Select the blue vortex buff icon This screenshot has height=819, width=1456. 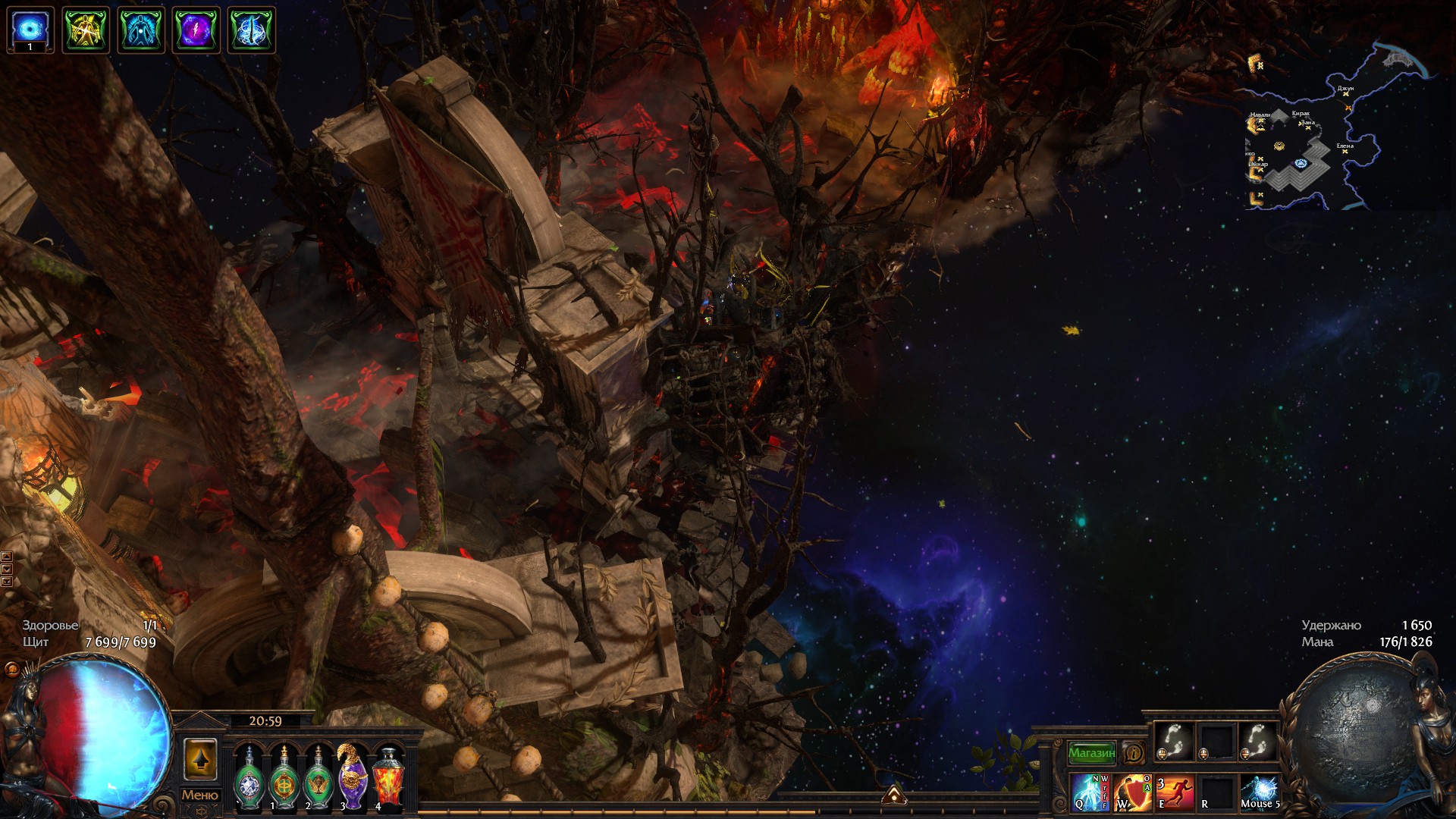pos(30,30)
